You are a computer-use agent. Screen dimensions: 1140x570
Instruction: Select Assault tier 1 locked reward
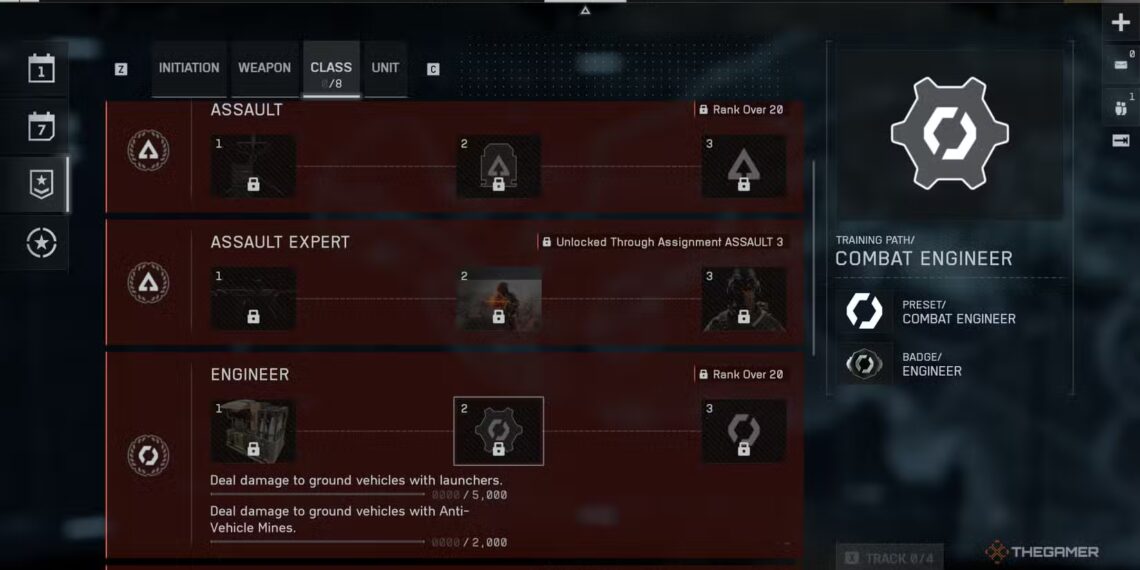(x=253, y=166)
